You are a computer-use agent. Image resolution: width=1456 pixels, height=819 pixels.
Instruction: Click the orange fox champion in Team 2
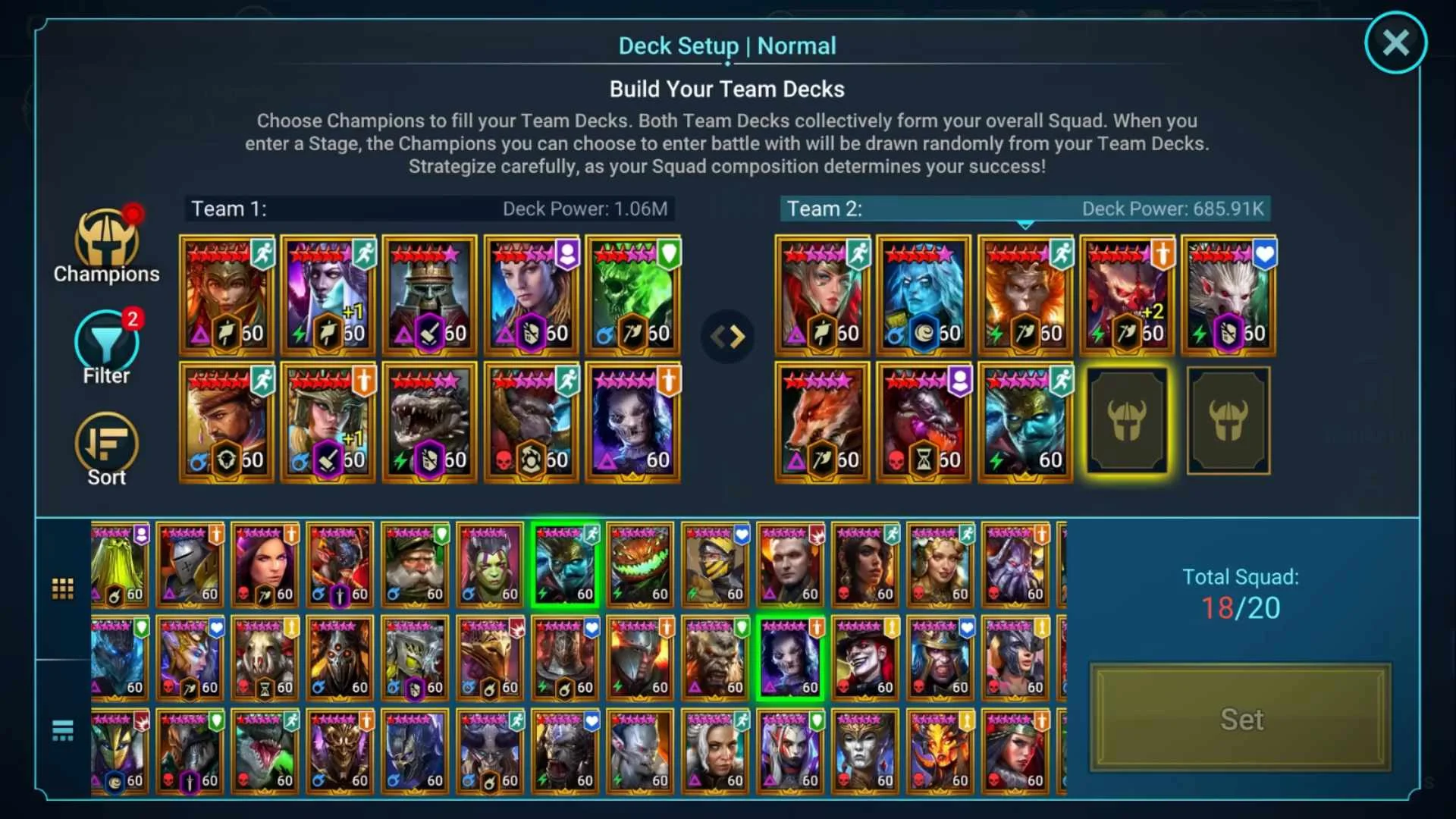coord(821,422)
